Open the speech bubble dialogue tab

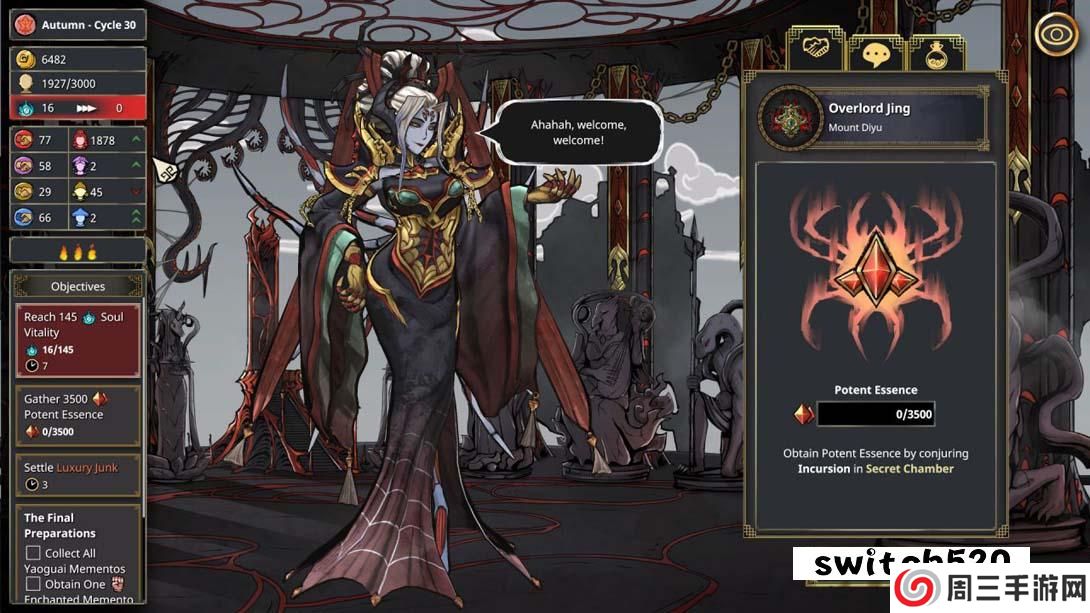(876, 53)
